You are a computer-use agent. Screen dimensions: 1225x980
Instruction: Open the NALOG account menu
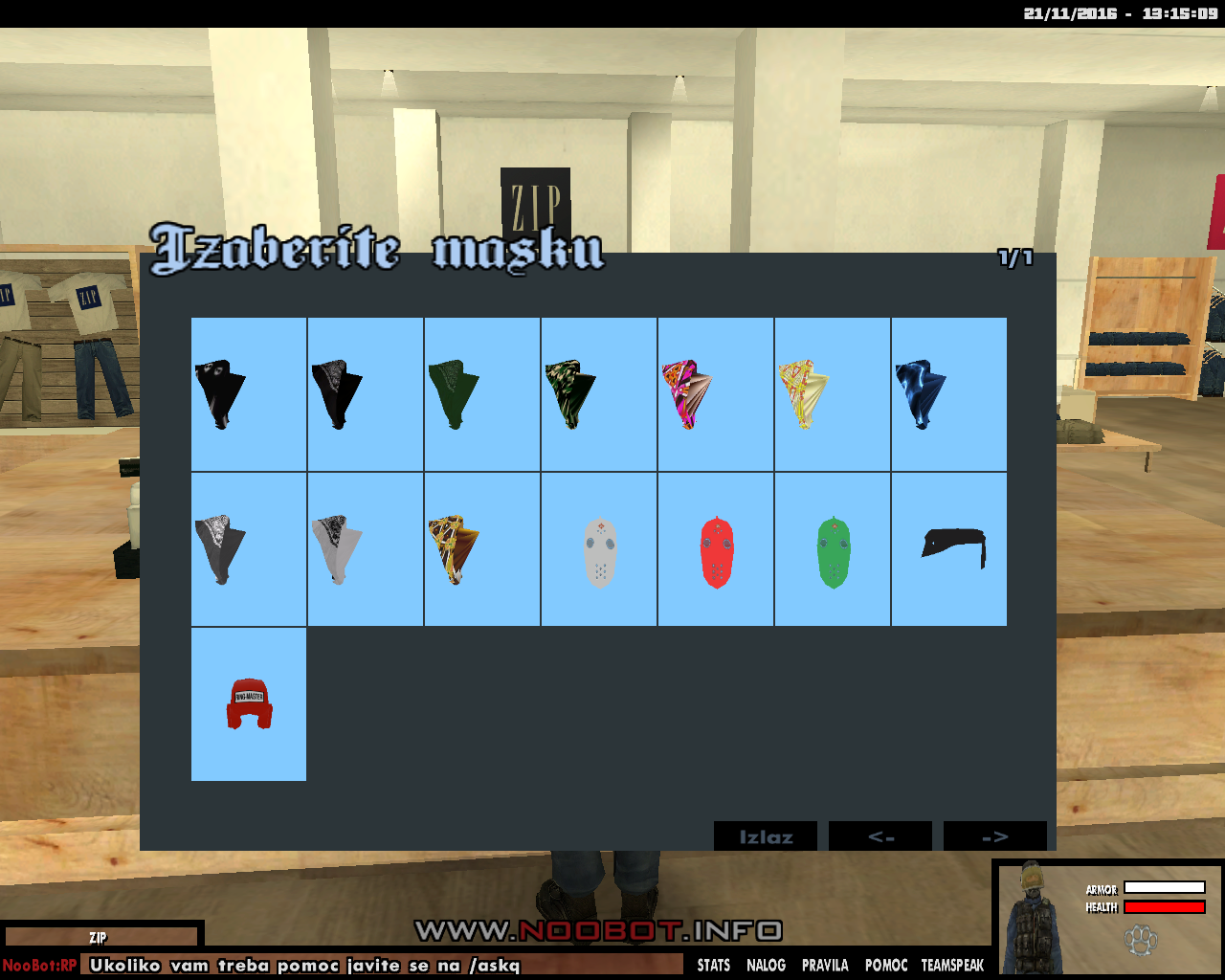pos(766,965)
